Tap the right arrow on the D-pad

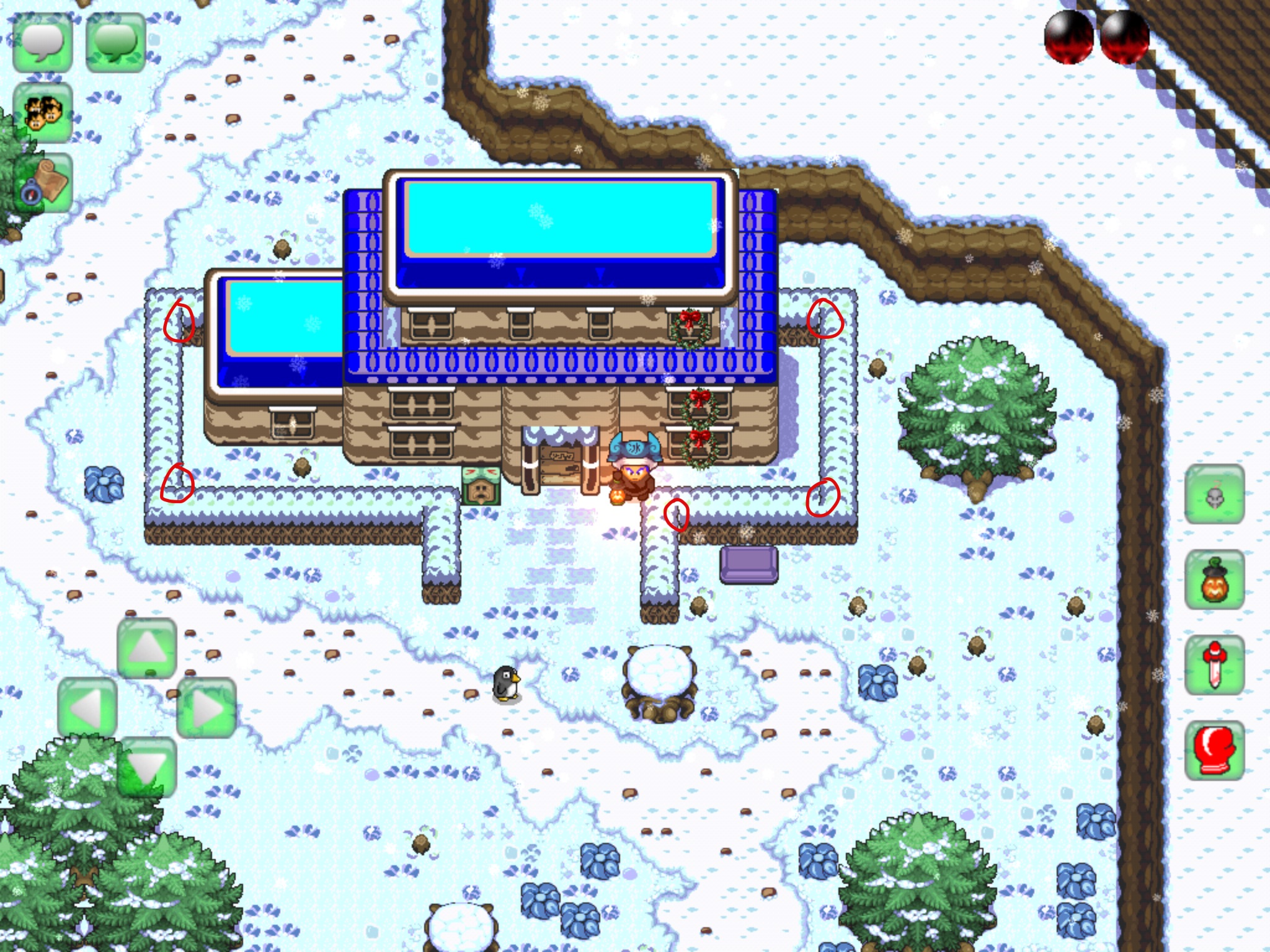(x=206, y=708)
